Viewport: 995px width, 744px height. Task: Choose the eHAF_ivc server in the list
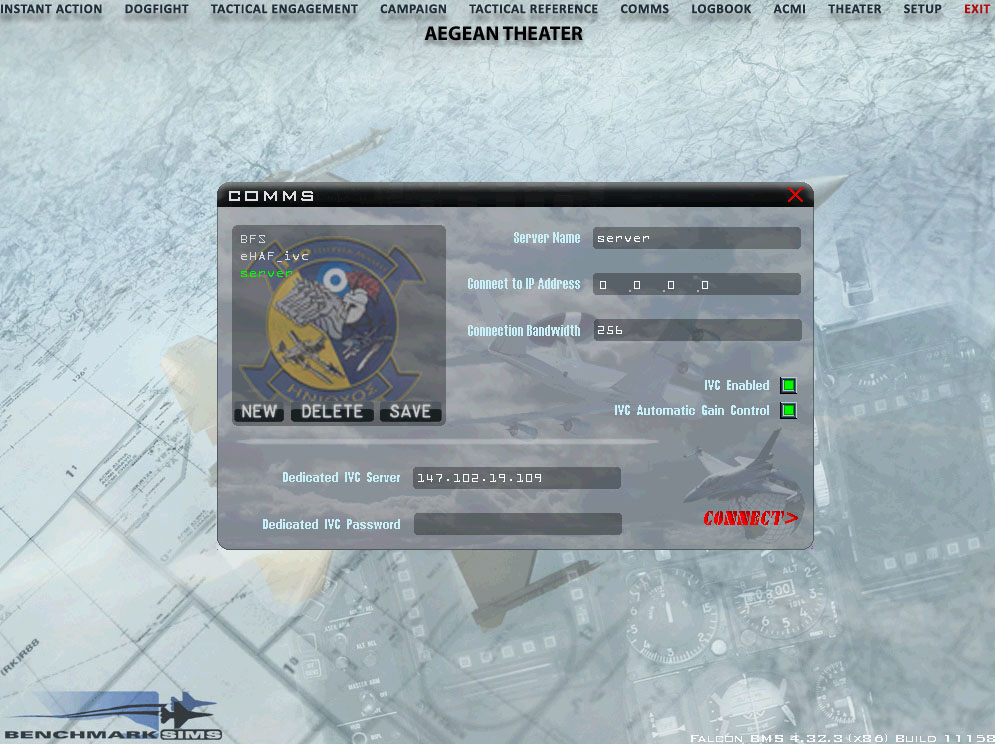[x=274, y=256]
